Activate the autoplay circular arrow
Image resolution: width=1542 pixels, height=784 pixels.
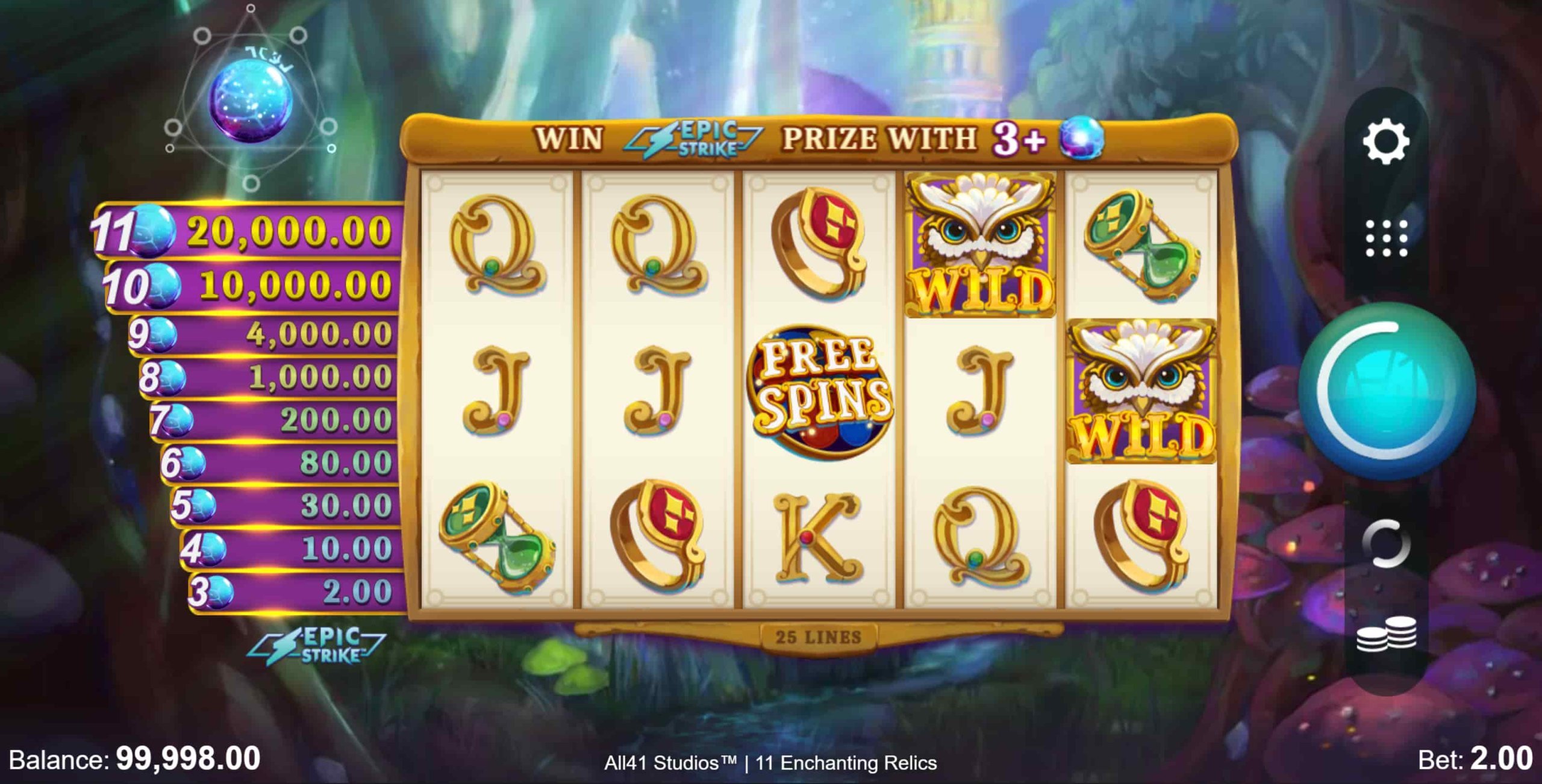click(x=1386, y=543)
